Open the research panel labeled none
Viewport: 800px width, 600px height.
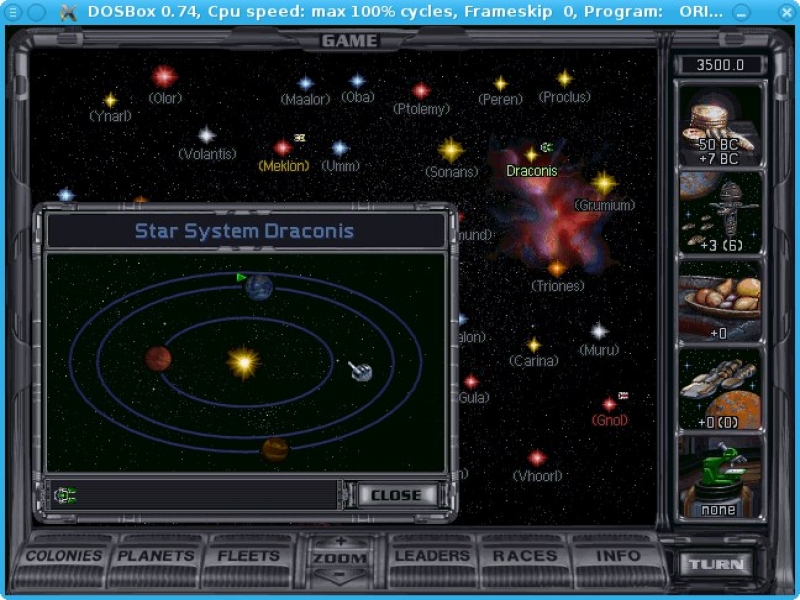pos(720,477)
